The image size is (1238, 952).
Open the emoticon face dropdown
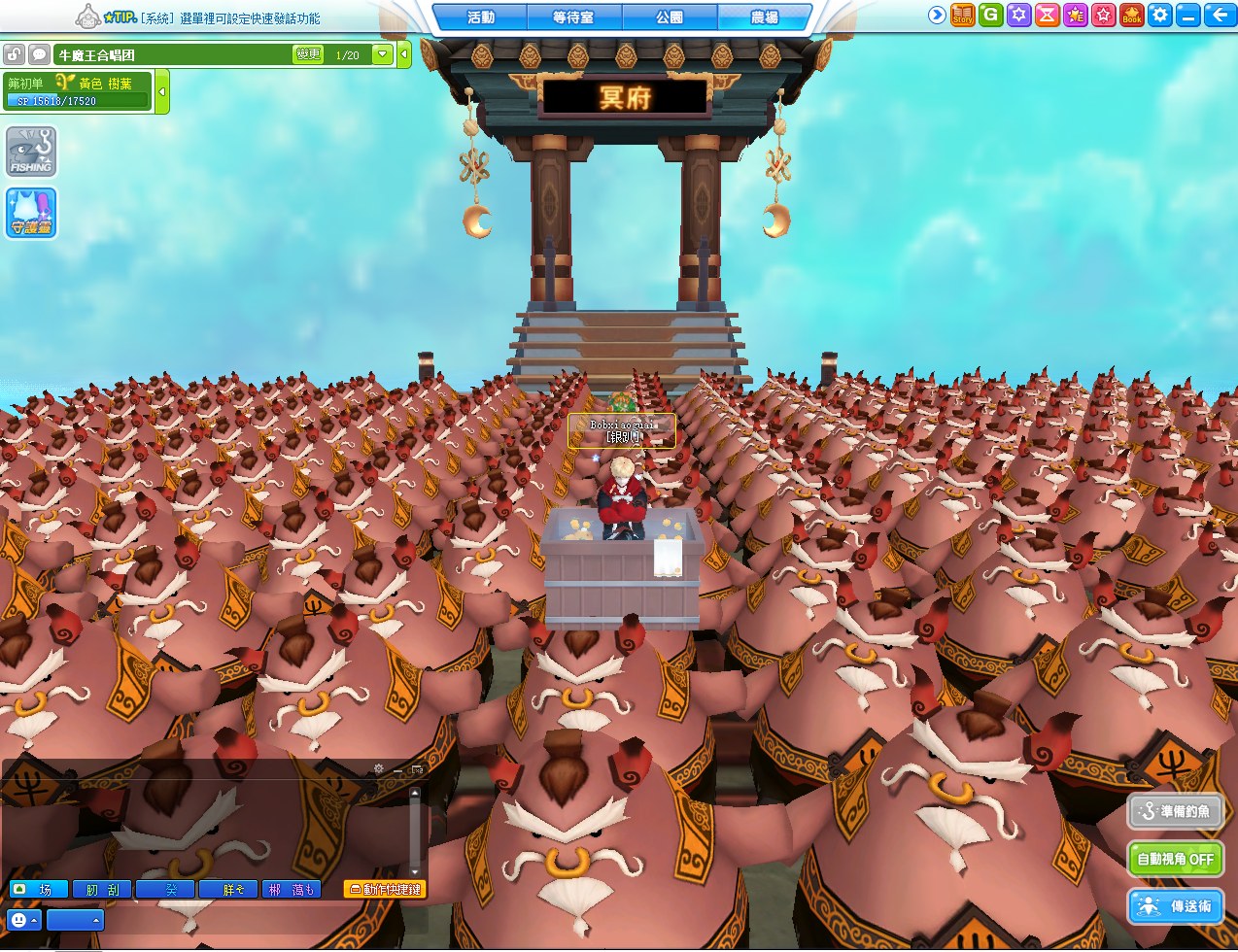(x=23, y=919)
